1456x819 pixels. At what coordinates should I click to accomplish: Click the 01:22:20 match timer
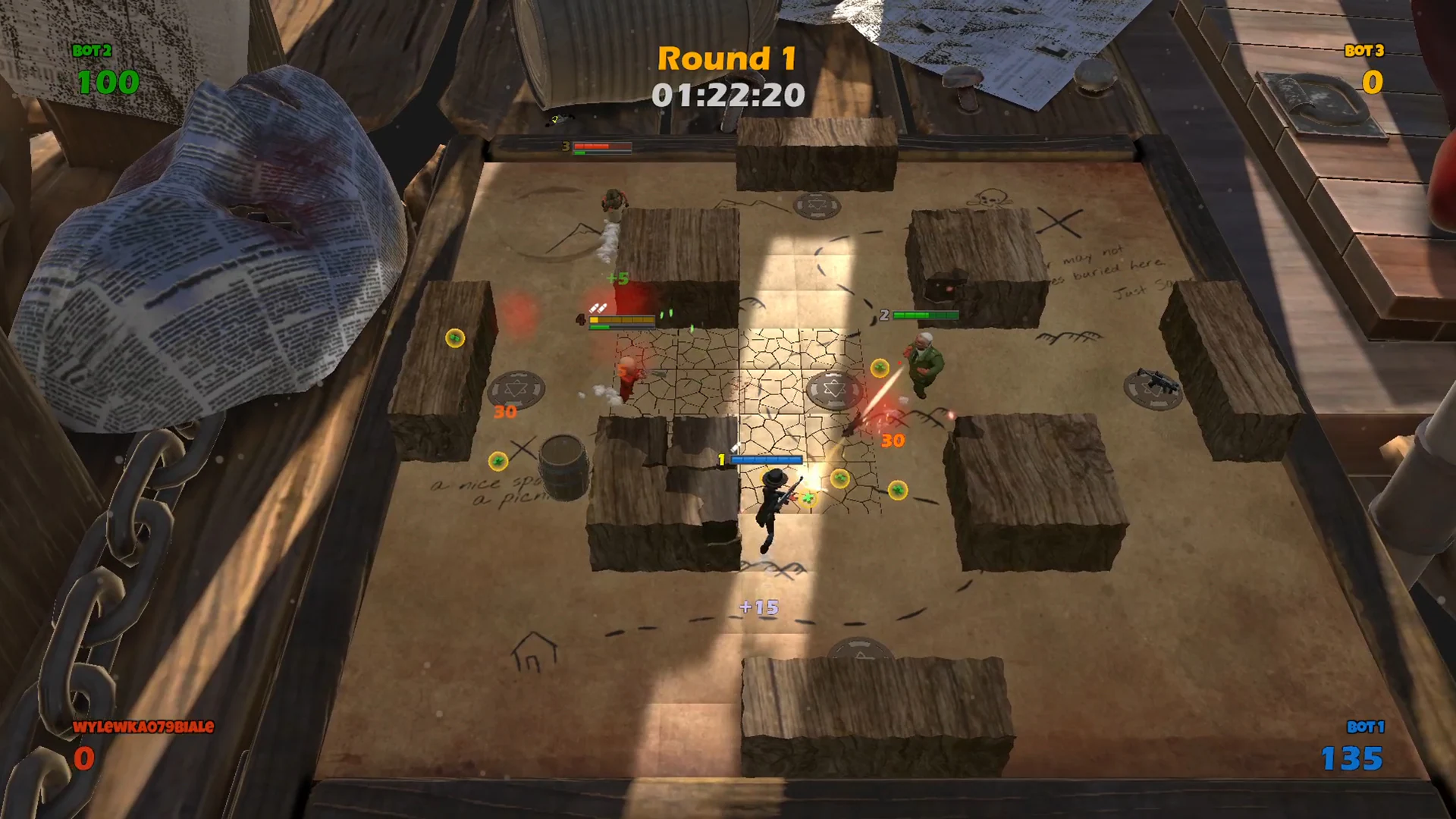[x=728, y=95]
